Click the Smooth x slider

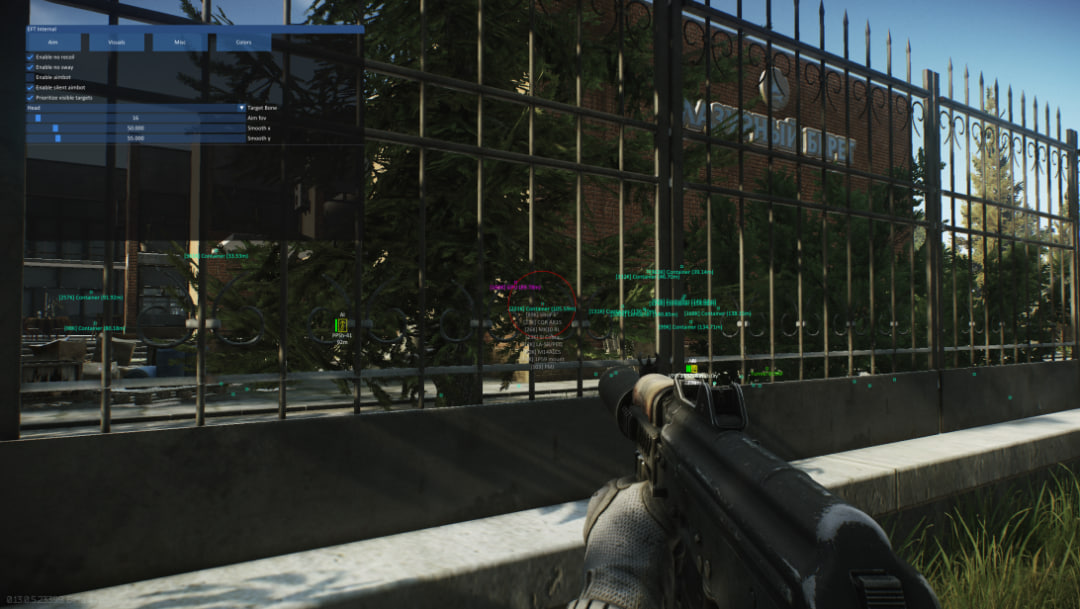click(x=135, y=128)
